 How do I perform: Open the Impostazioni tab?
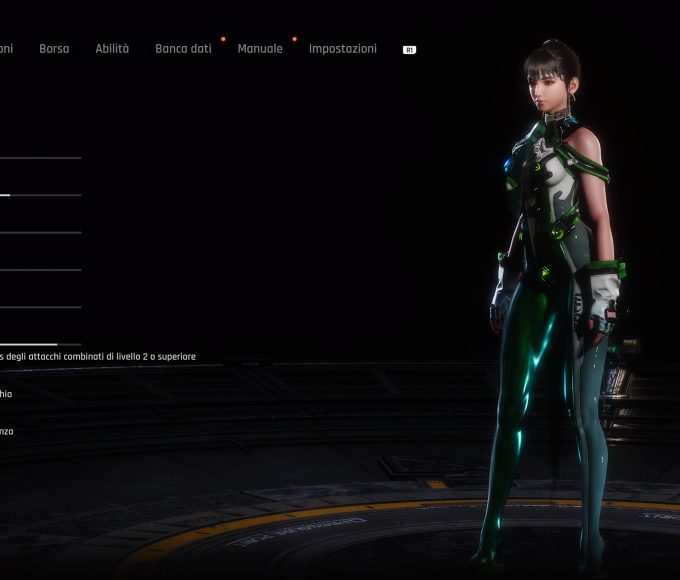342,49
